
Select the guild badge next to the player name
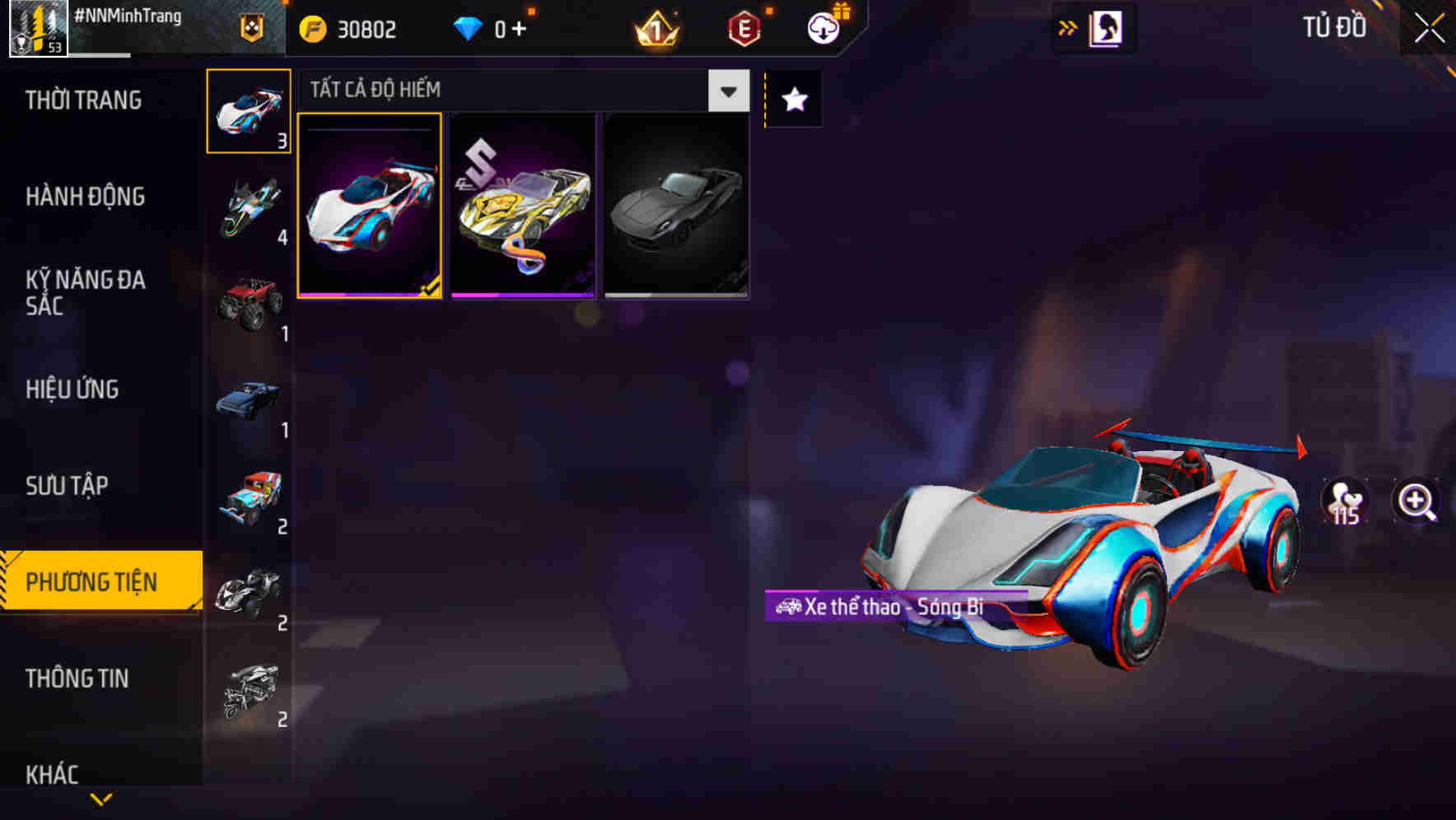pos(251,28)
